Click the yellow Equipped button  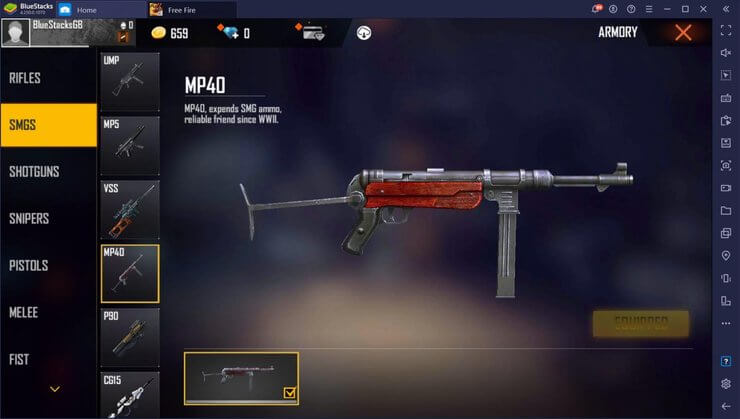tap(640, 323)
